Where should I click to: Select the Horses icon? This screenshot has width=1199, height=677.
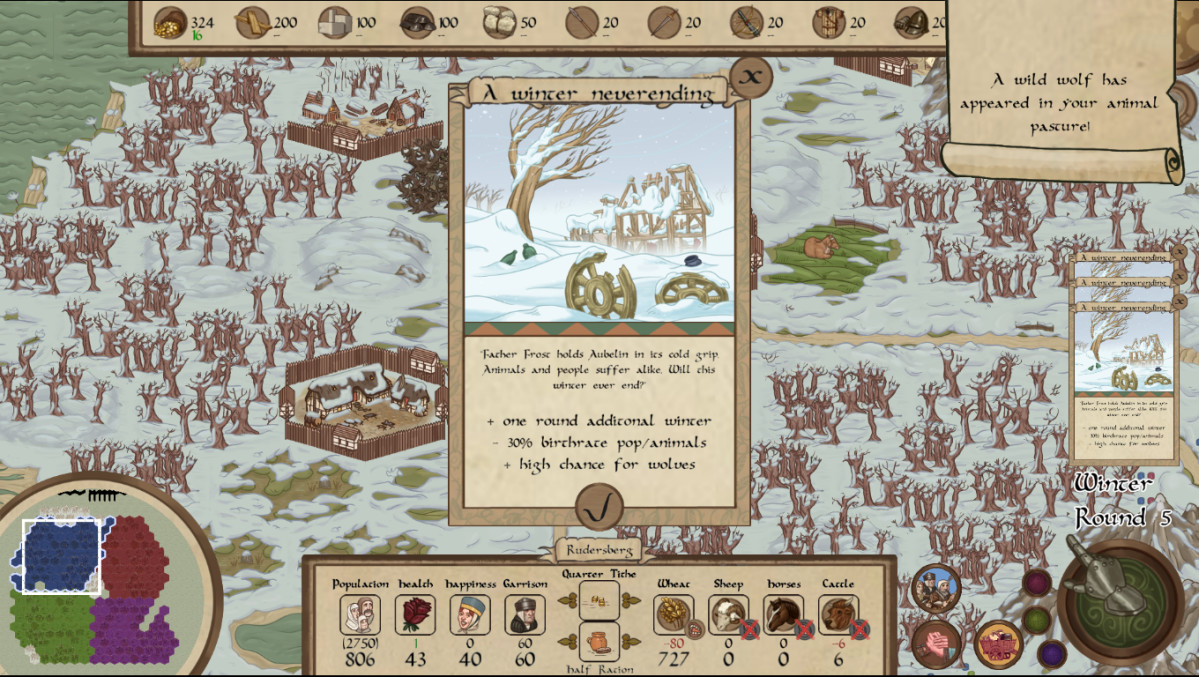click(x=783, y=614)
